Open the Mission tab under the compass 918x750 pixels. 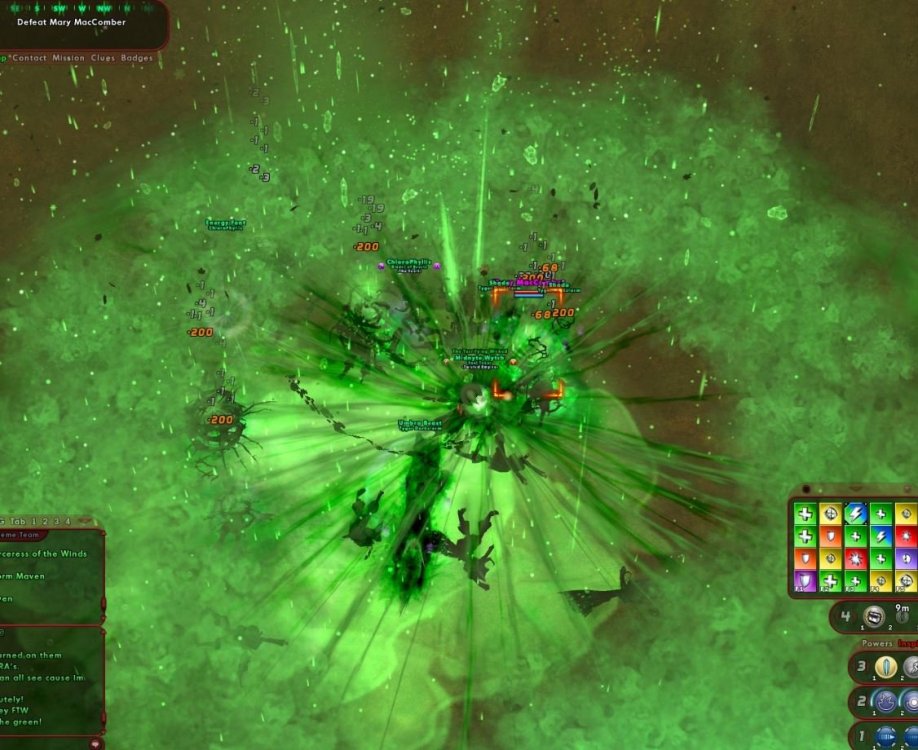point(68,58)
